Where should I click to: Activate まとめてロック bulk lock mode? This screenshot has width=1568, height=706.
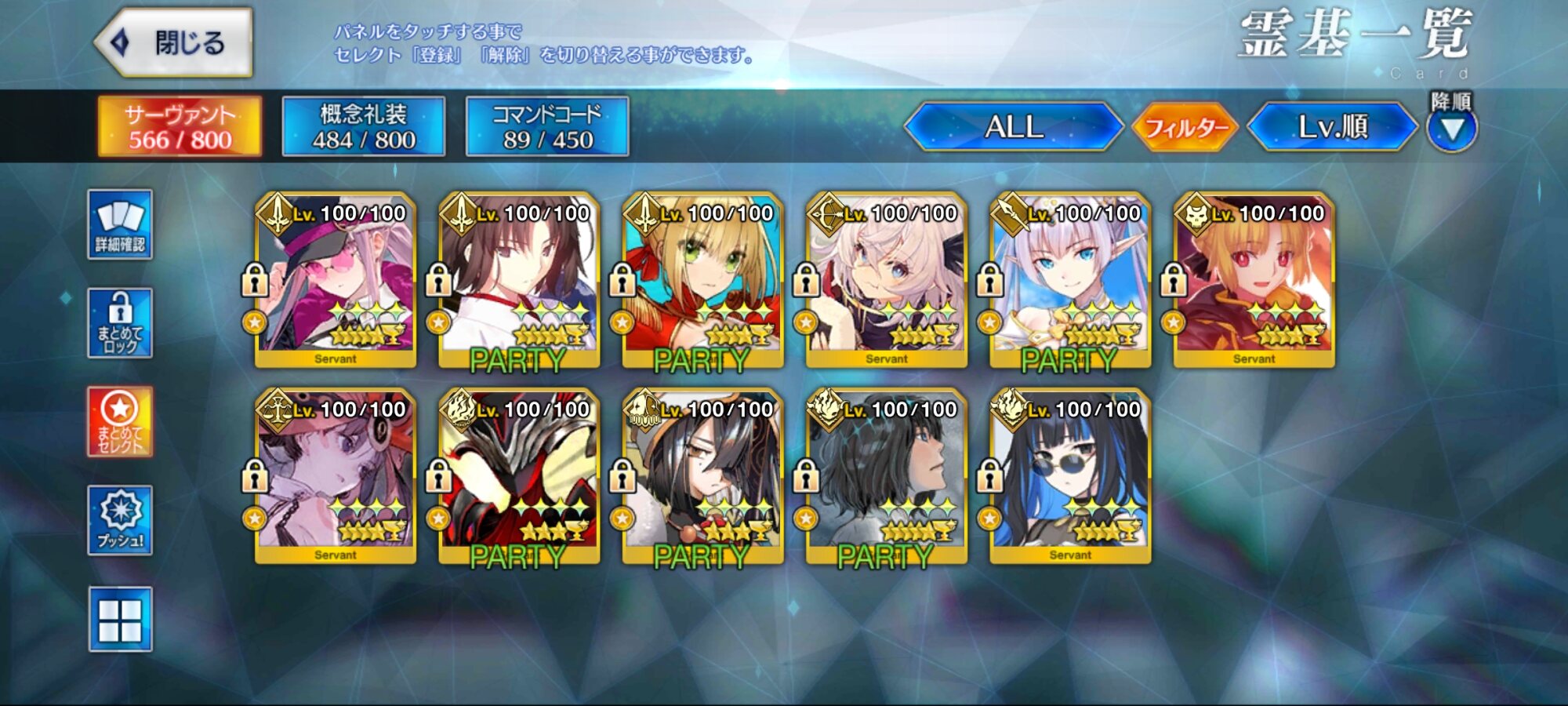coord(120,323)
